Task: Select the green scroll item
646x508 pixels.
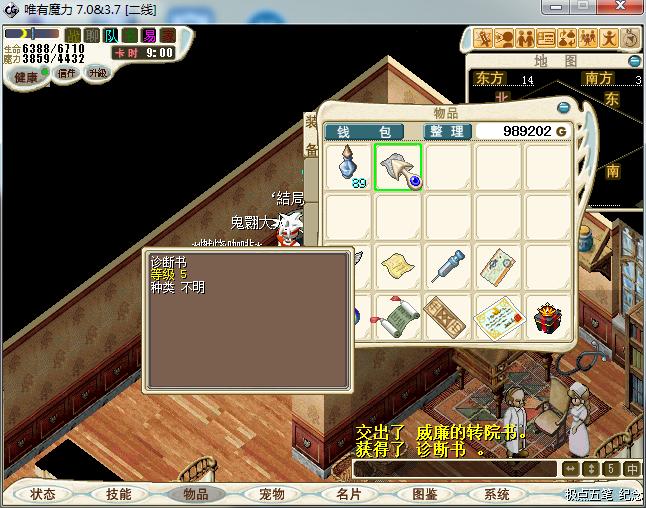Action: pos(397,317)
